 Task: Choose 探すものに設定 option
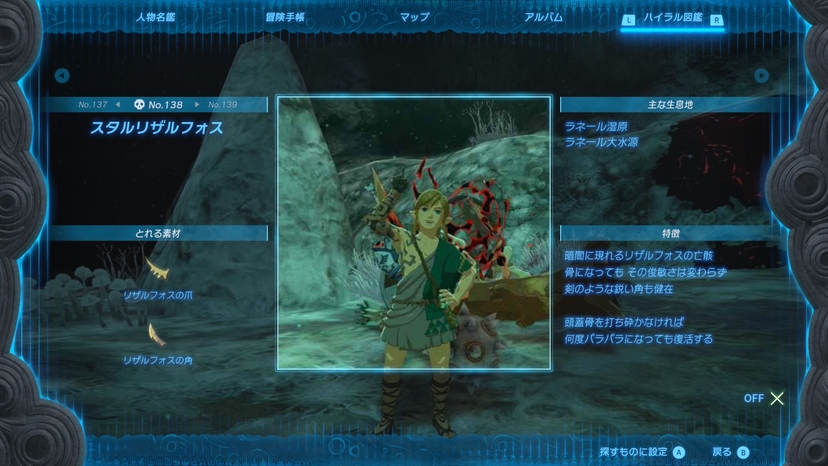pos(641,452)
